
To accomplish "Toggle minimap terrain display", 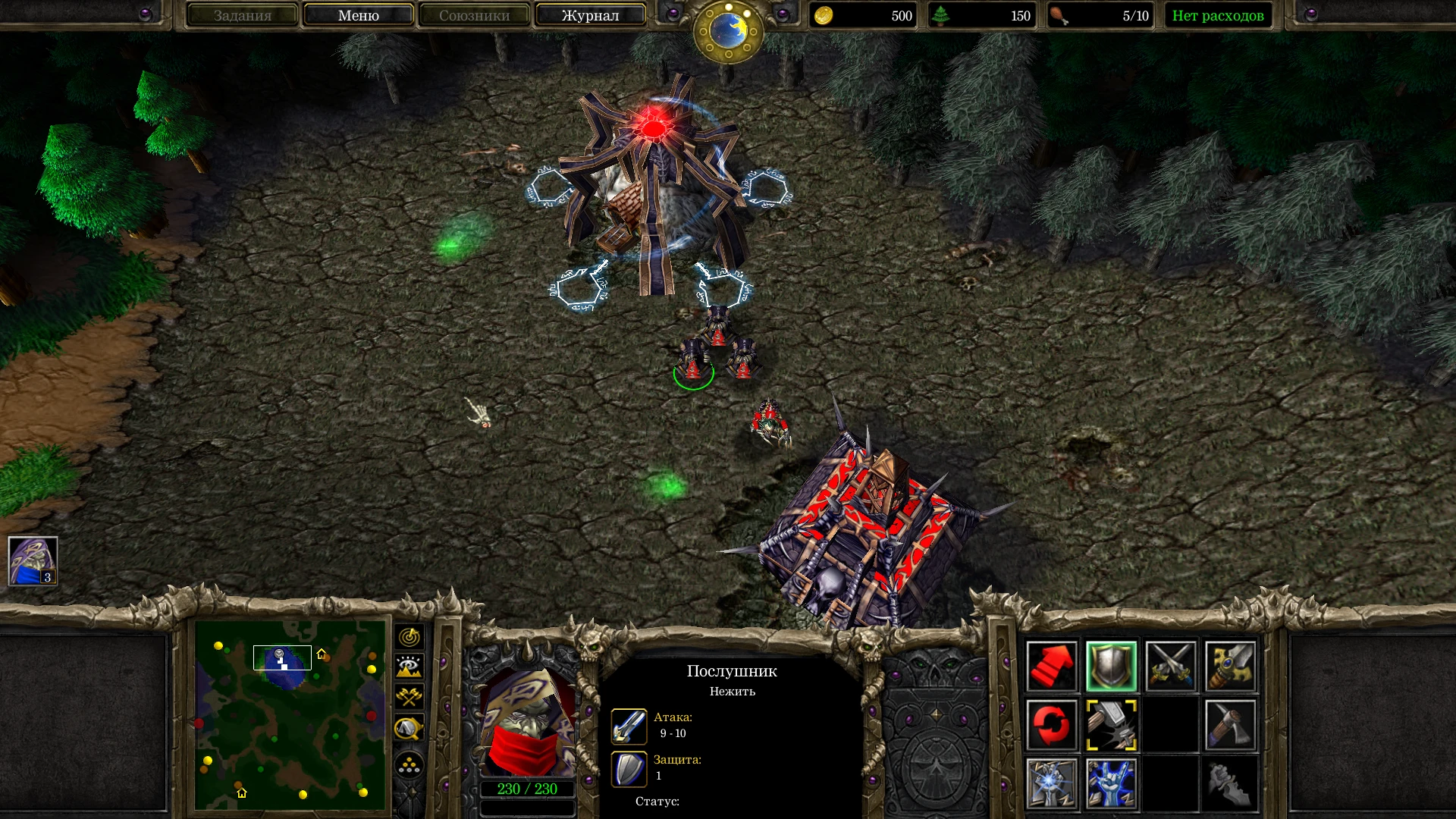I will pyautogui.click(x=409, y=667).
